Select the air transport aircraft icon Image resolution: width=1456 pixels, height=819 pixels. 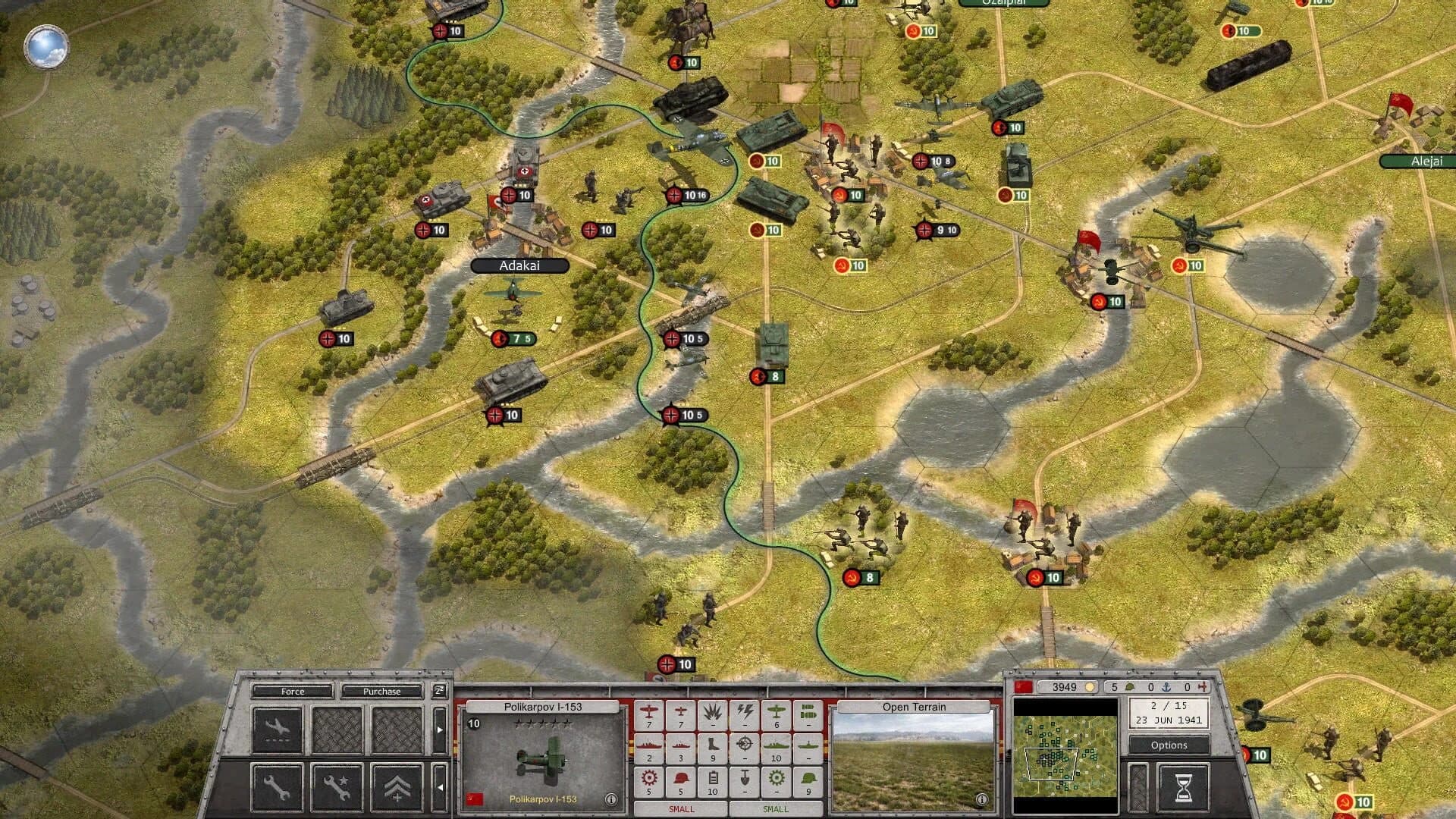277,726
